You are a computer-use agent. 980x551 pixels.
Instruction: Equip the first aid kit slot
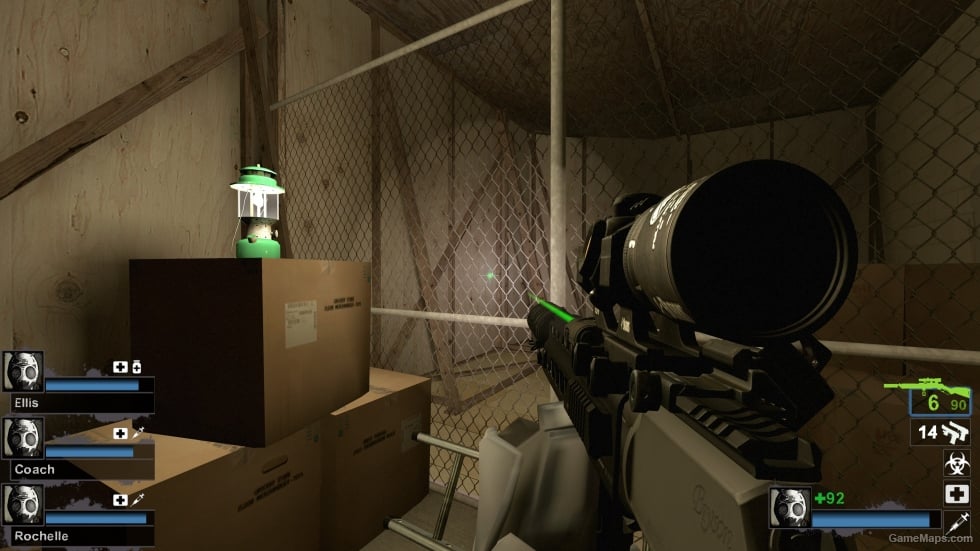[x=958, y=493]
